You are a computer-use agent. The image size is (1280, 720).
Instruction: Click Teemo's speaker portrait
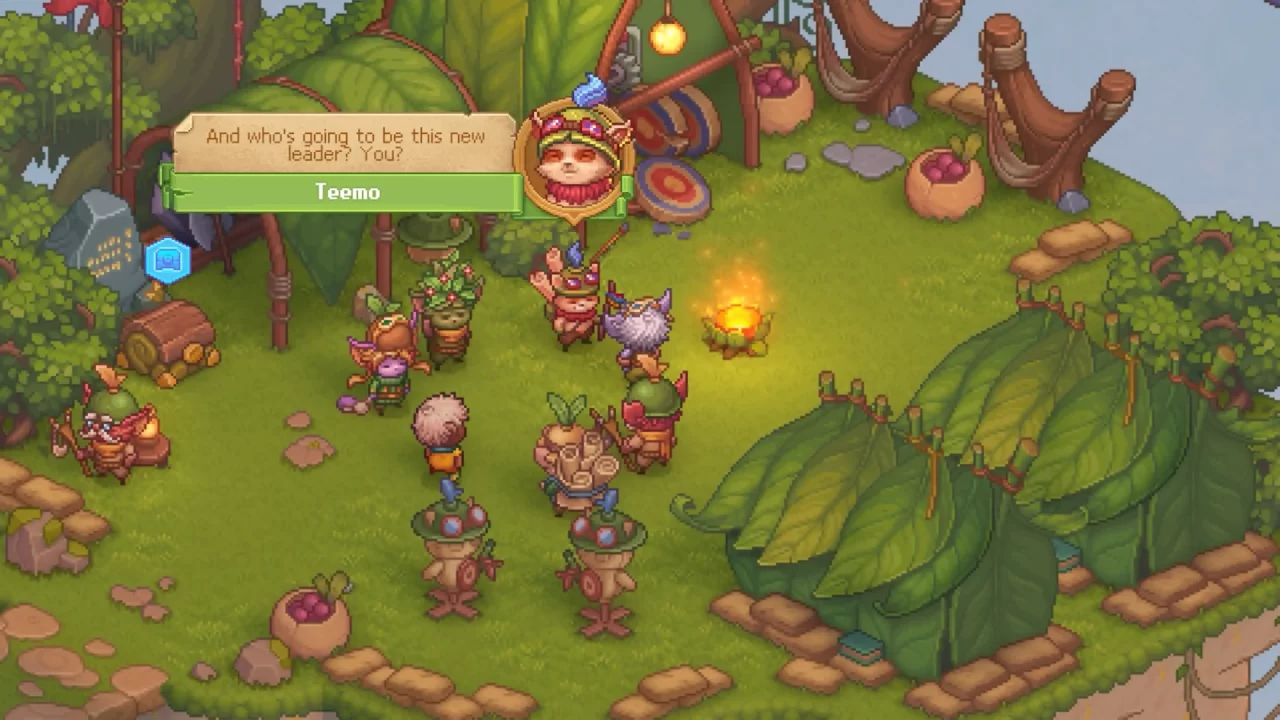click(x=573, y=159)
